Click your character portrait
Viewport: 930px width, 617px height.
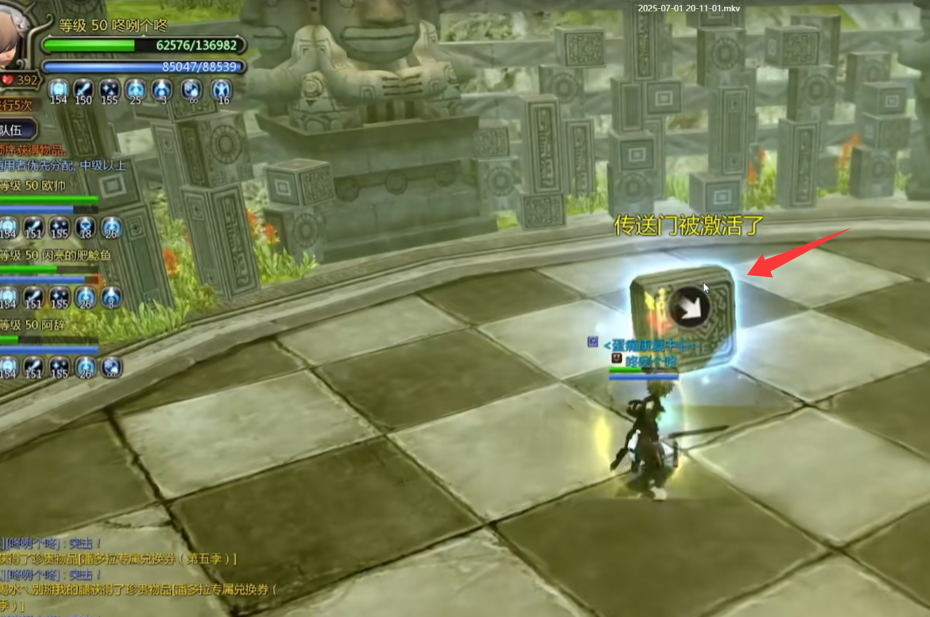pos(17,30)
